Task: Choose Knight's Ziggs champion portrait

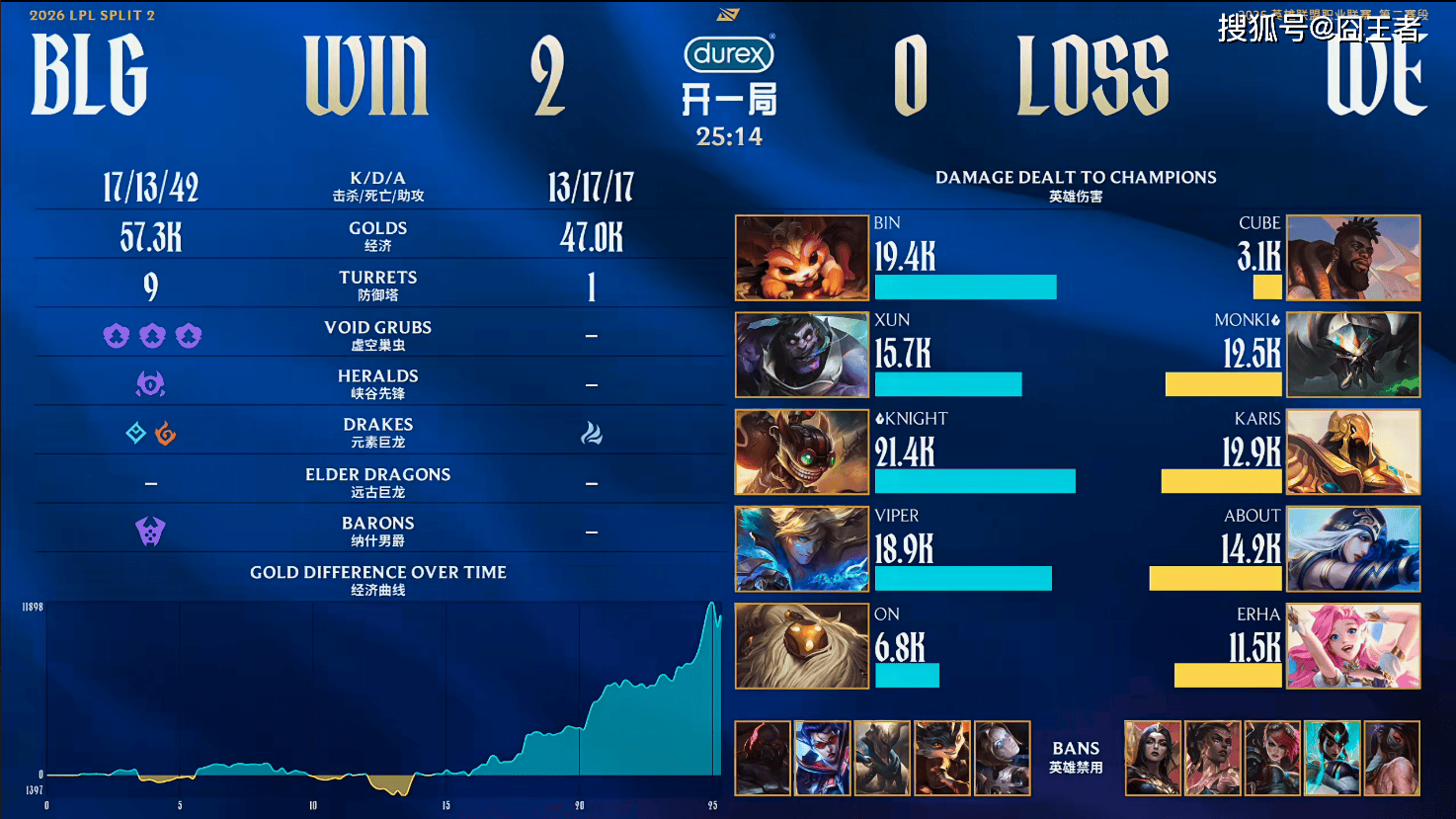Action: pyautogui.click(x=801, y=451)
